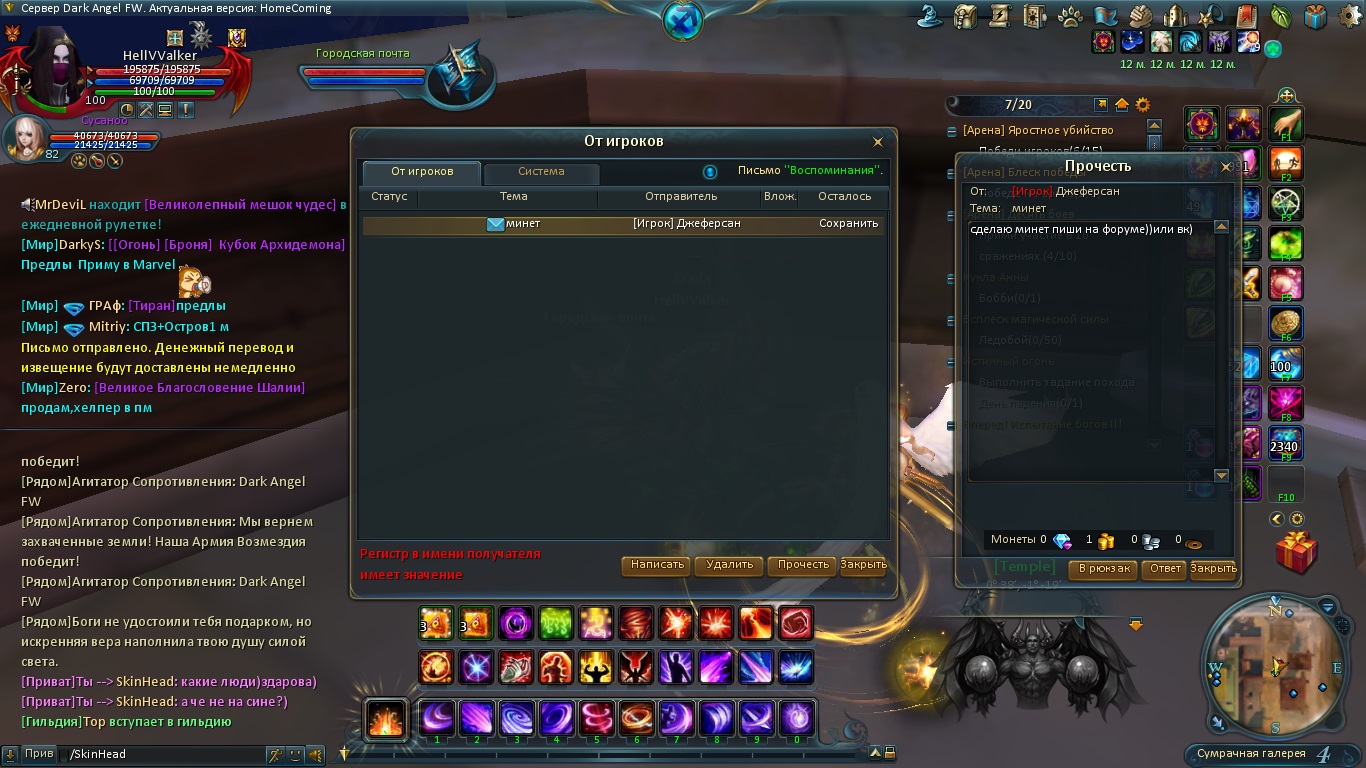Use the F1 quick slot item

[1286, 126]
